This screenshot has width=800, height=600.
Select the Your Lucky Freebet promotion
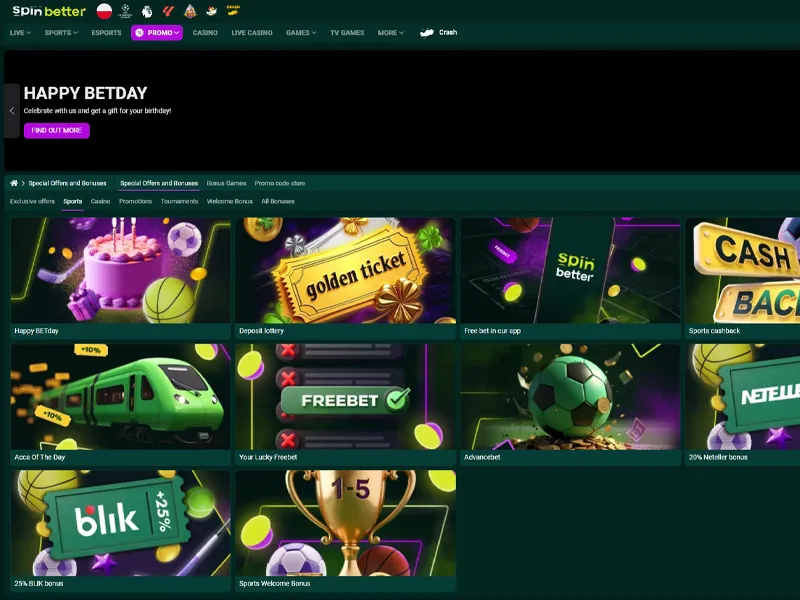coord(345,398)
